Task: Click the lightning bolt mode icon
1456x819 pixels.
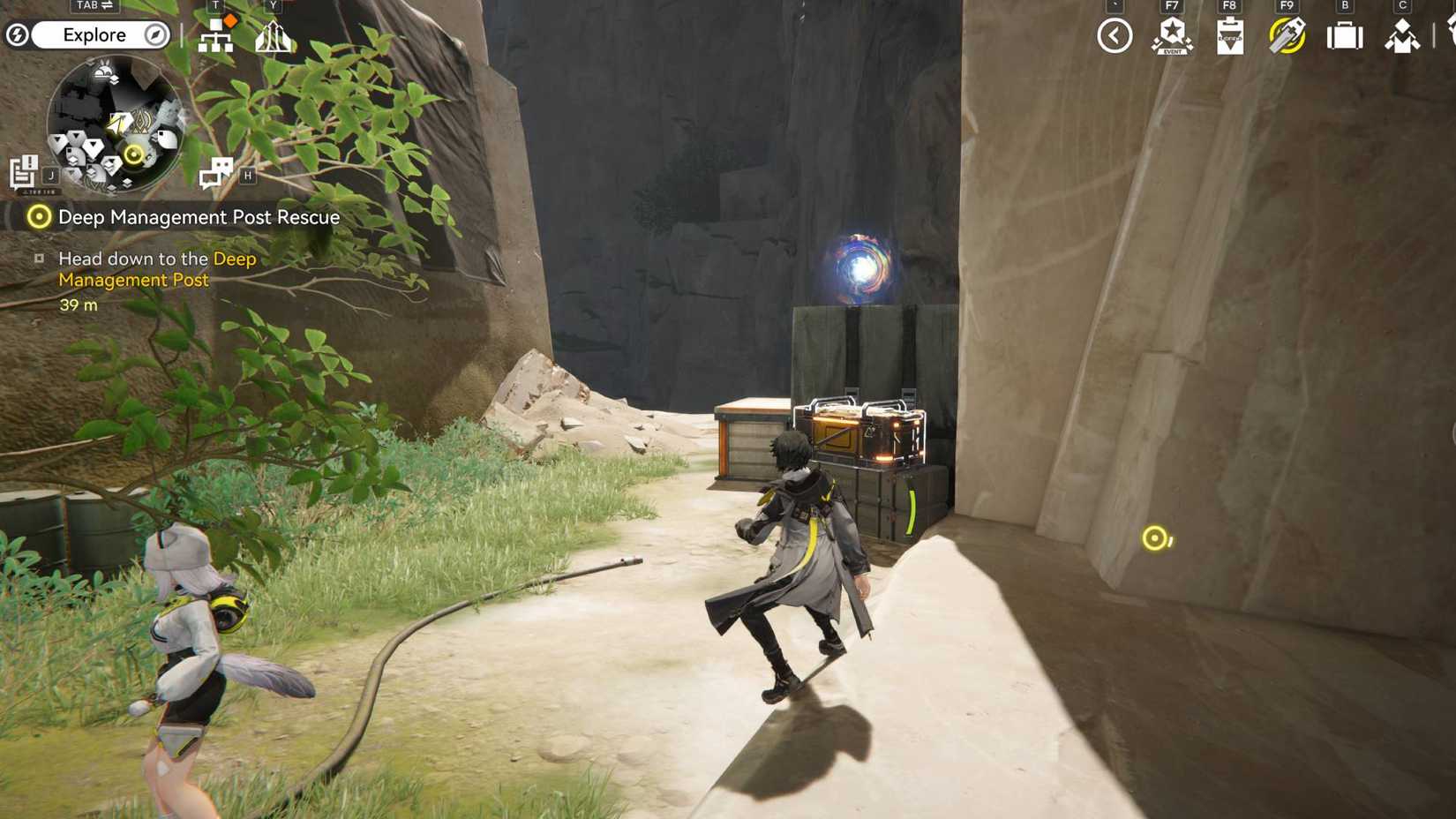Action: click(17, 35)
